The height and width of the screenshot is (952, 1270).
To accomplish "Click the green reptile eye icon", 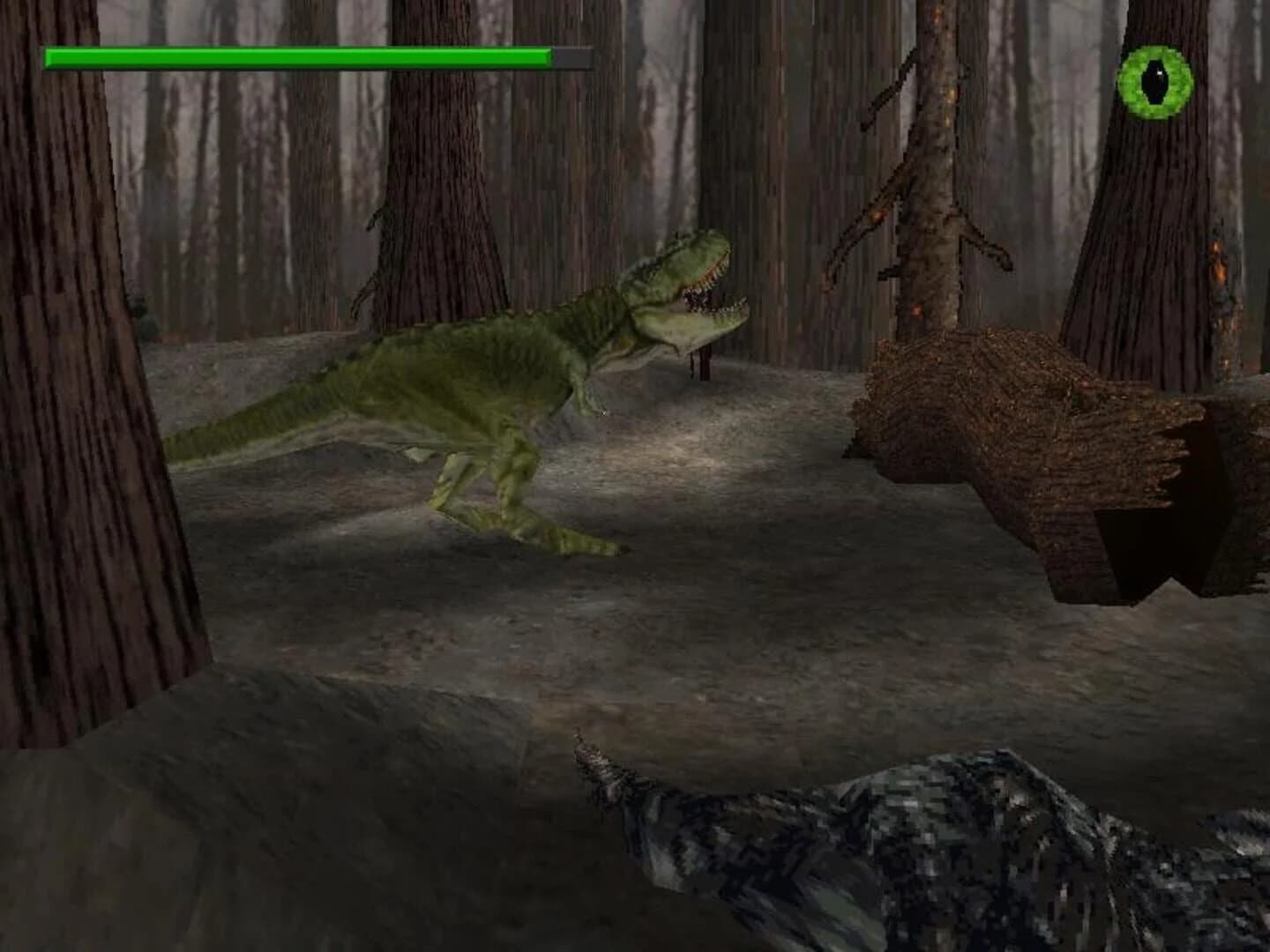I will click(1154, 81).
